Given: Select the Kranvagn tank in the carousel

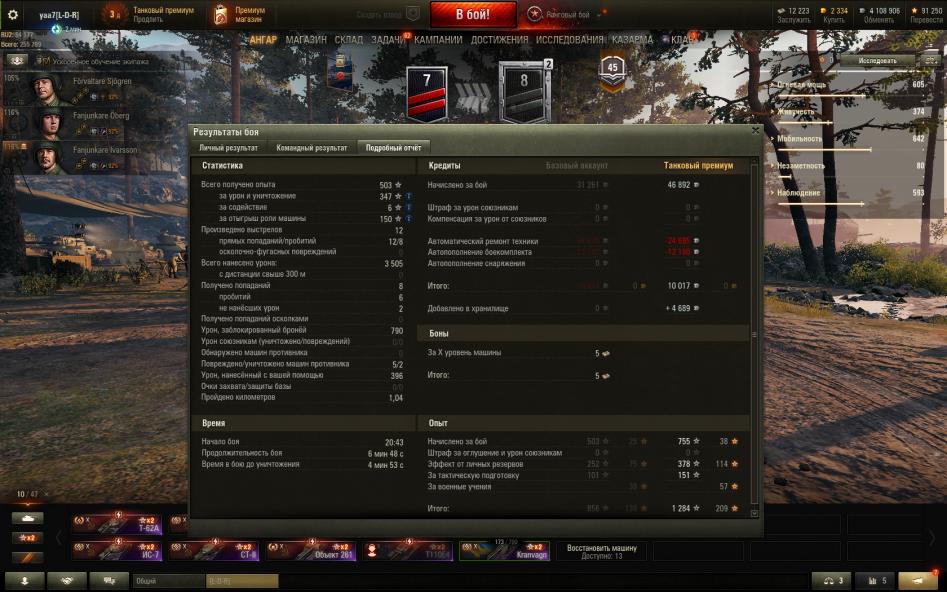Looking at the screenshot, I should [x=504, y=551].
